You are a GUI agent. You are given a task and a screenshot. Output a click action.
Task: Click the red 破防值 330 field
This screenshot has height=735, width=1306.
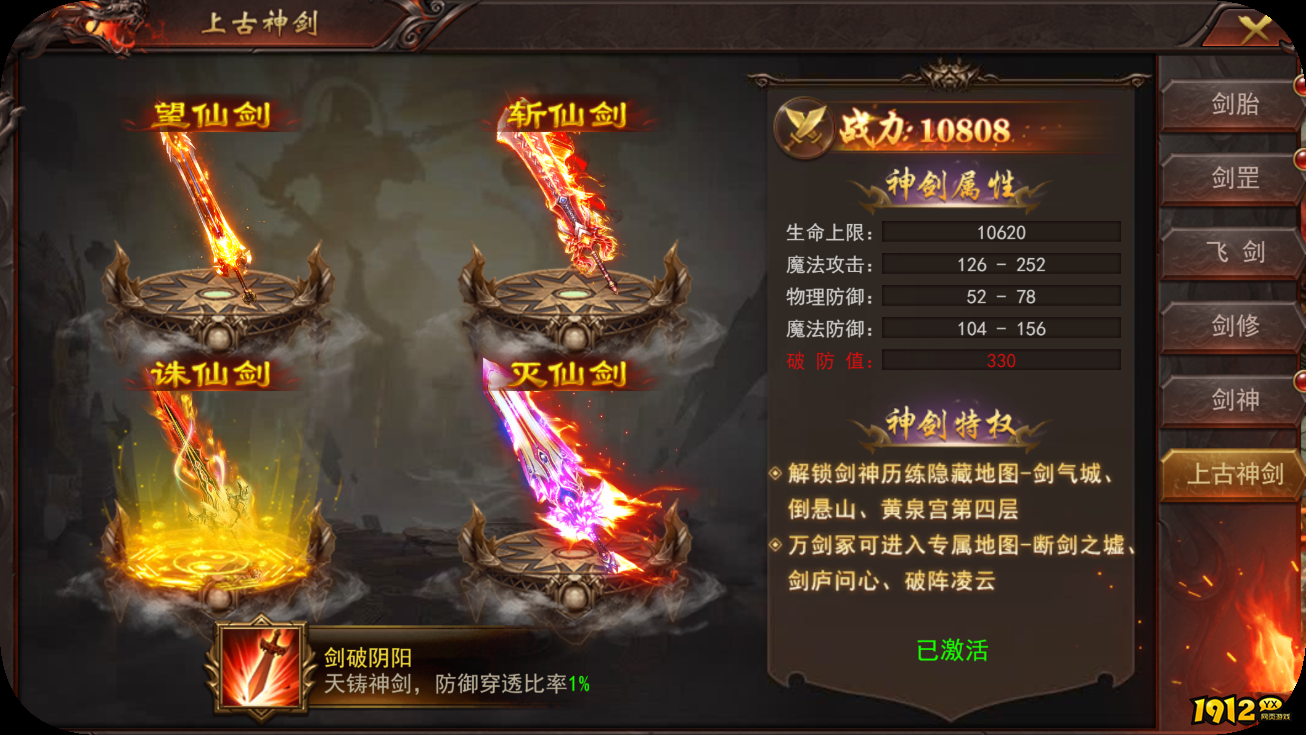tap(1001, 361)
